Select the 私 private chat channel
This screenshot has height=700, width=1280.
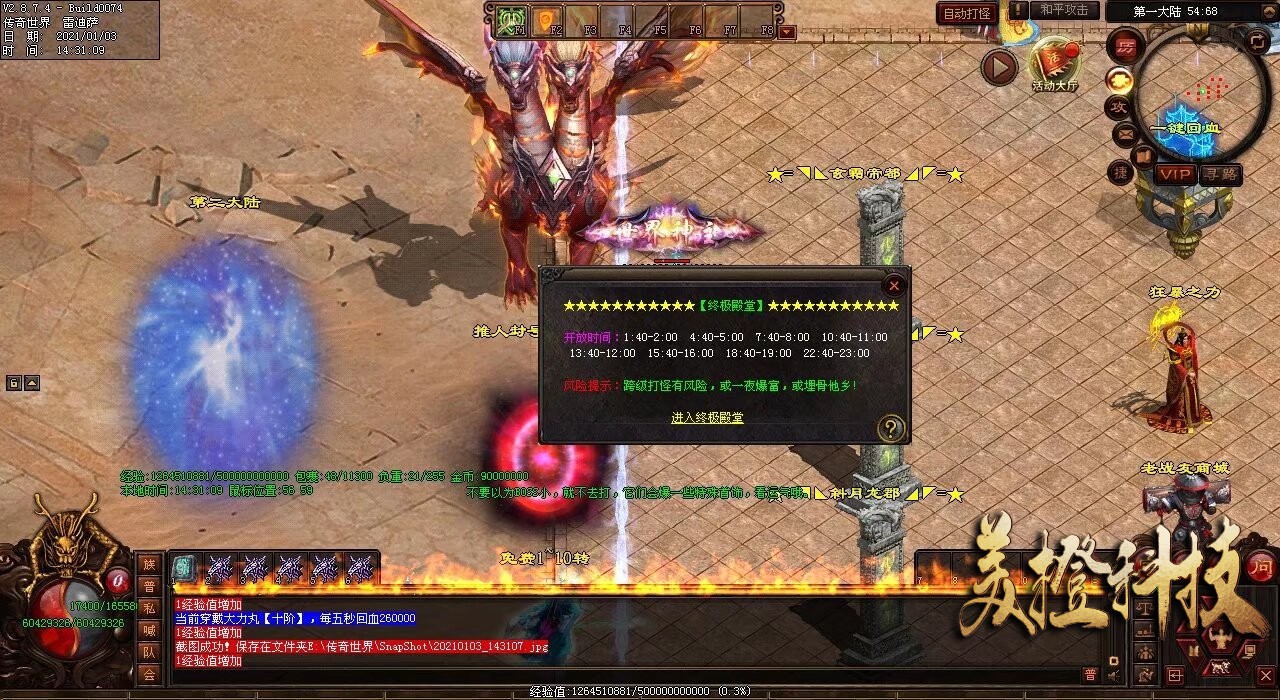tap(149, 608)
